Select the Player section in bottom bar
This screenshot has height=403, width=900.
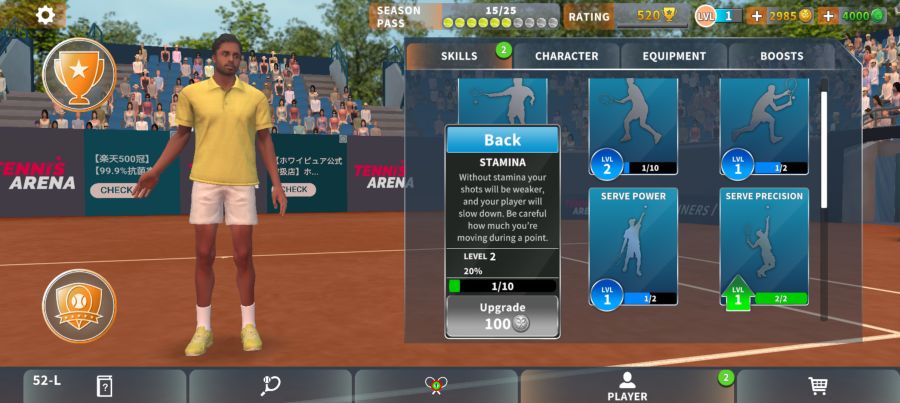tap(627, 386)
